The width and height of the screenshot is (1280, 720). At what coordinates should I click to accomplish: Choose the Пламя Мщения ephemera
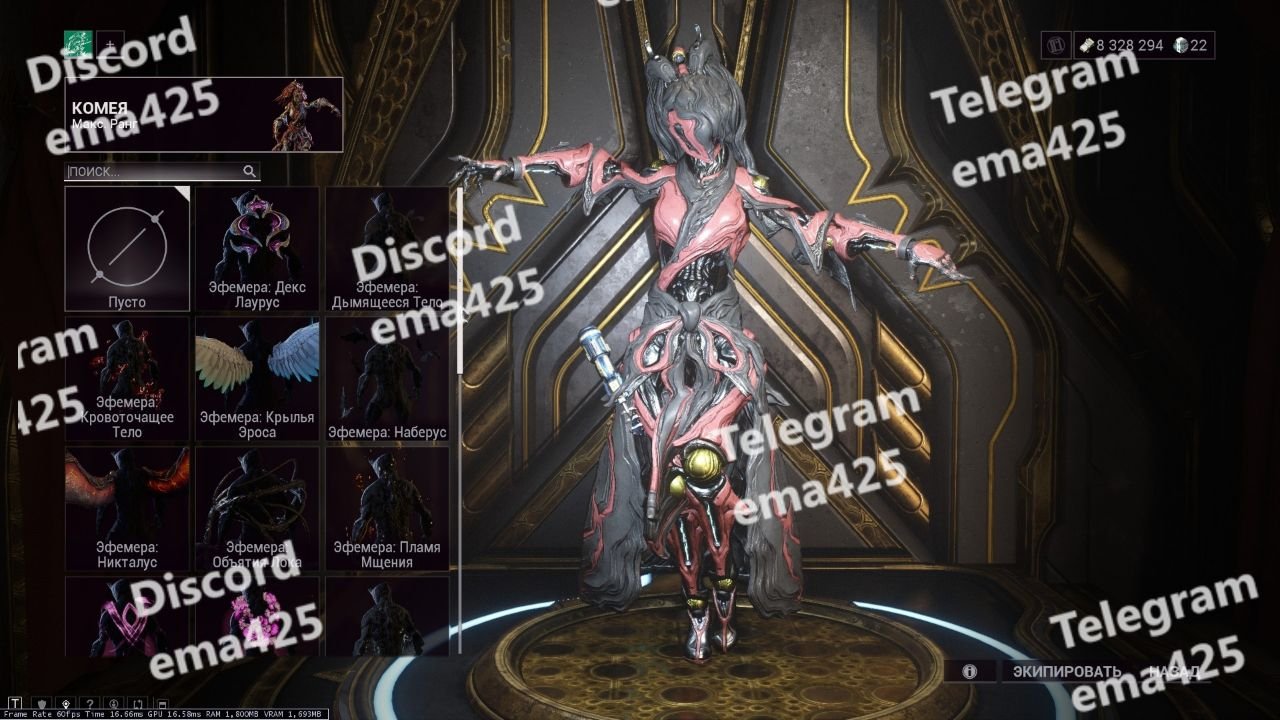click(388, 508)
